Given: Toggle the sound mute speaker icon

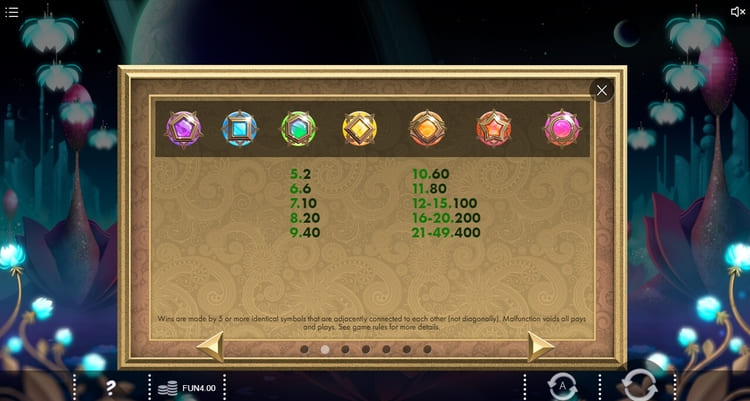Looking at the screenshot, I should (738, 12).
